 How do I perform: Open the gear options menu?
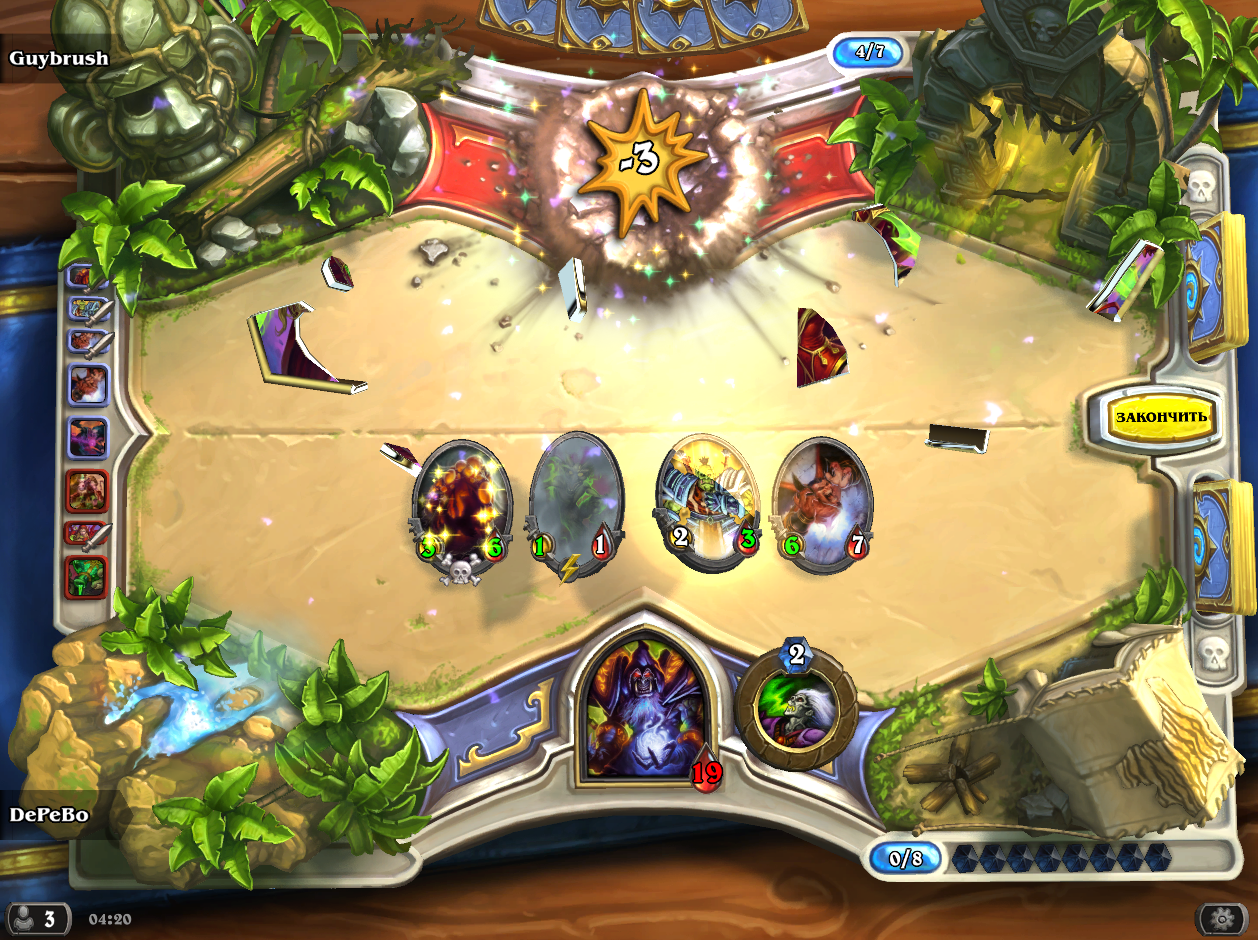1220,918
